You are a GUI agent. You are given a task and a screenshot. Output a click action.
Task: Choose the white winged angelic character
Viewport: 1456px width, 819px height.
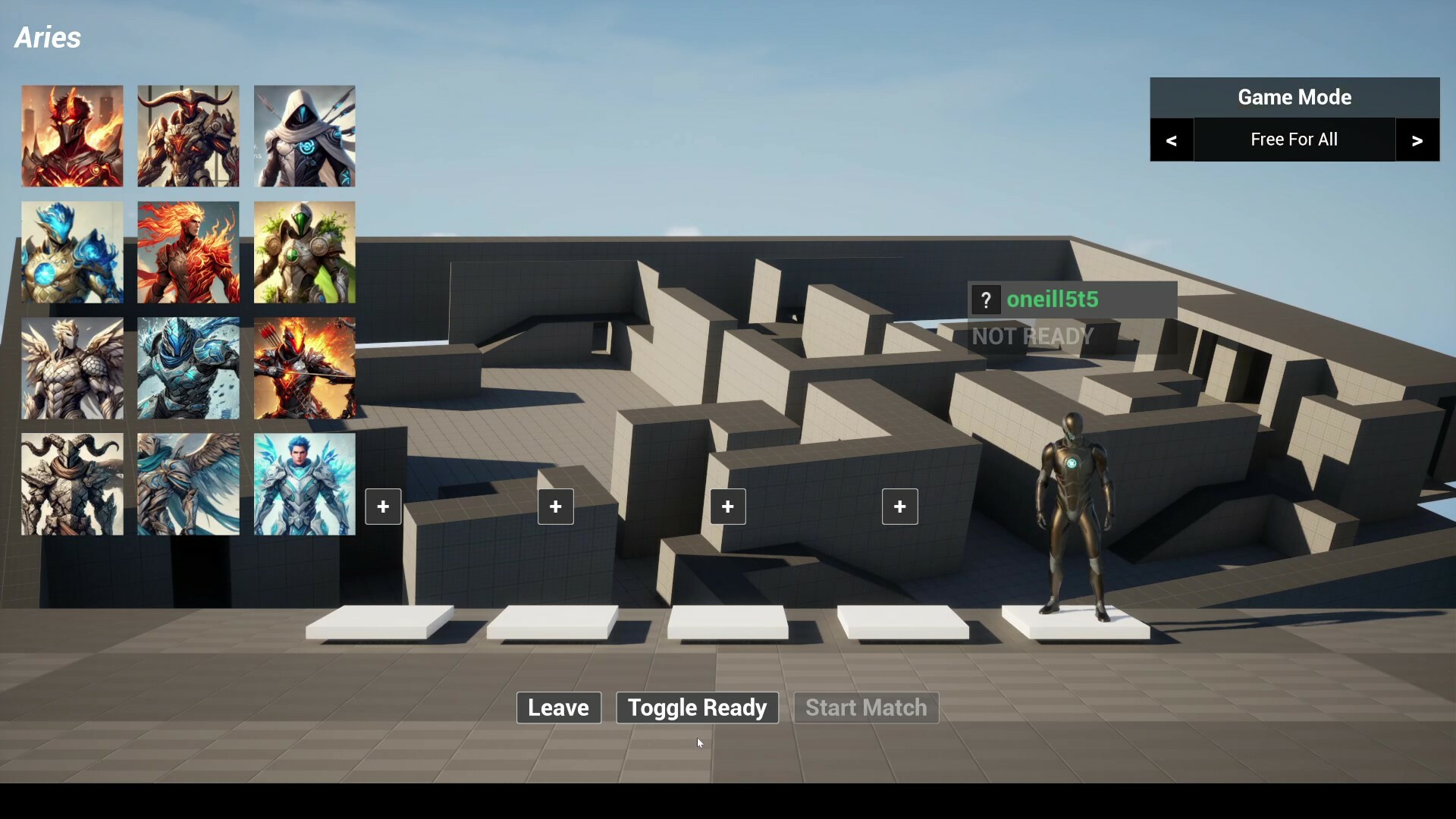pyautogui.click(x=72, y=369)
